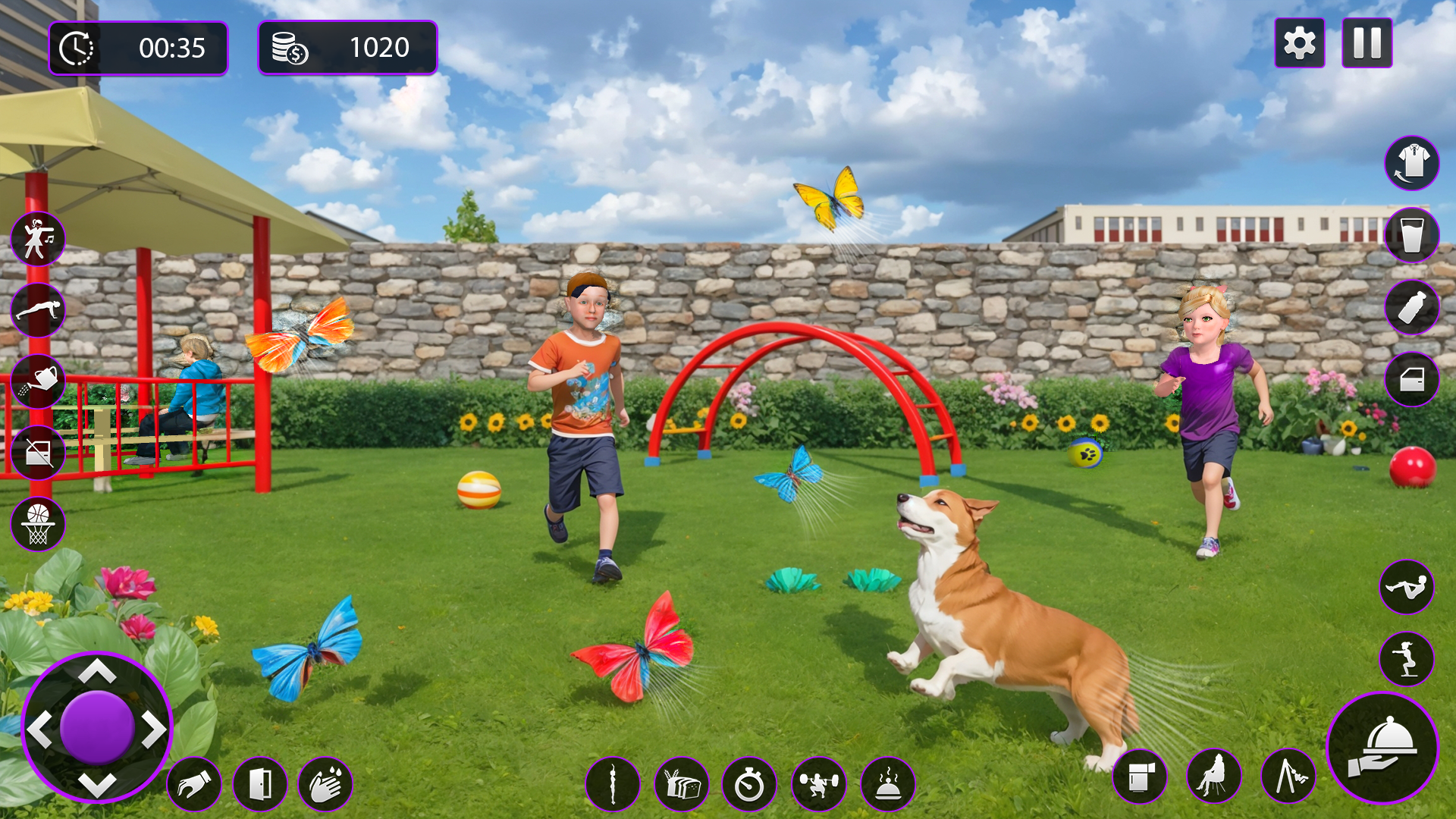The height and width of the screenshot is (819, 1456).
Task: Tap the stopwatch timer icon
Action: tap(749, 784)
